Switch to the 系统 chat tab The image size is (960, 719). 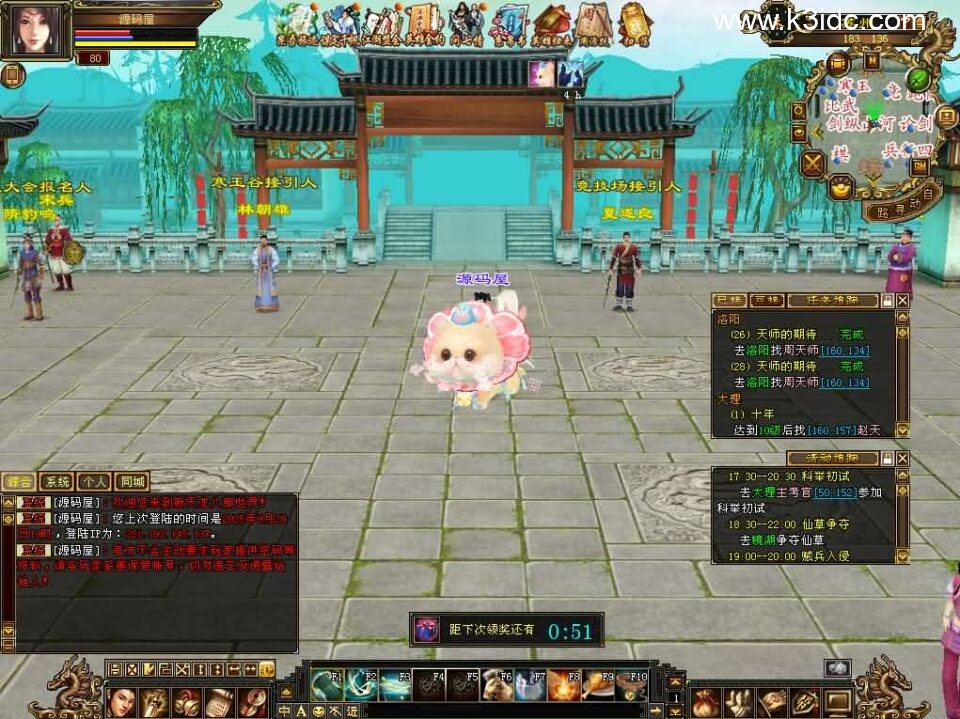(59, 481)
